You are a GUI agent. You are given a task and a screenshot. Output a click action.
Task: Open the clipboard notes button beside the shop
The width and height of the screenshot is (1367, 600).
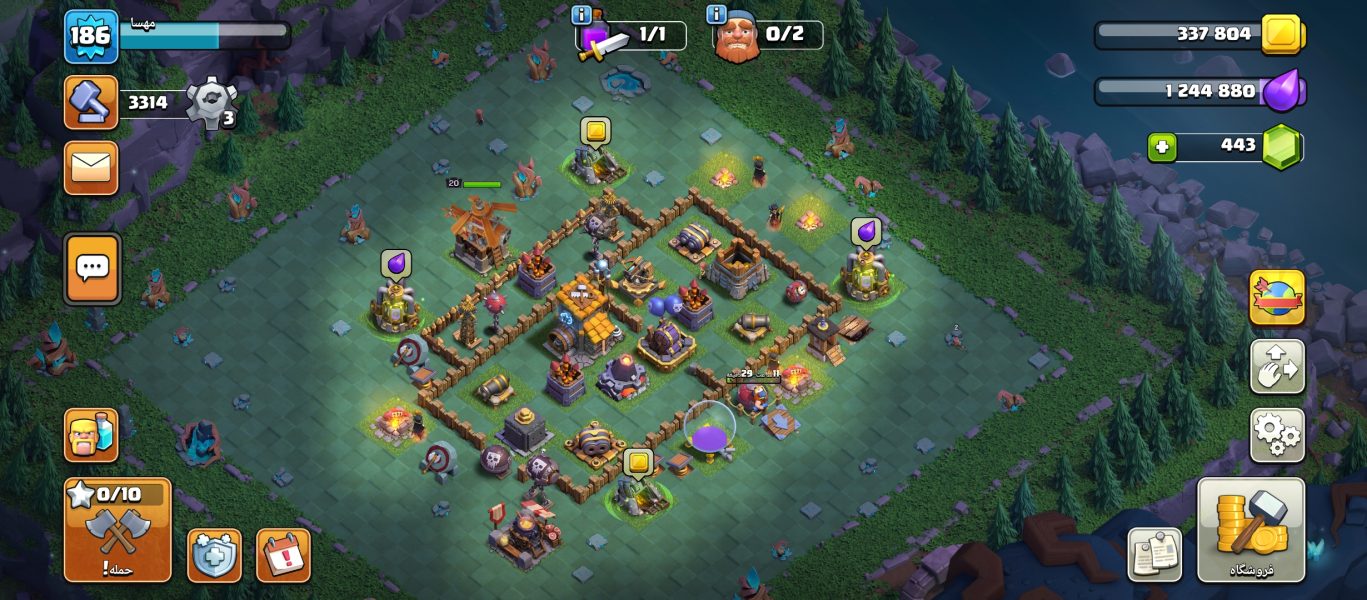(1155, 554)
